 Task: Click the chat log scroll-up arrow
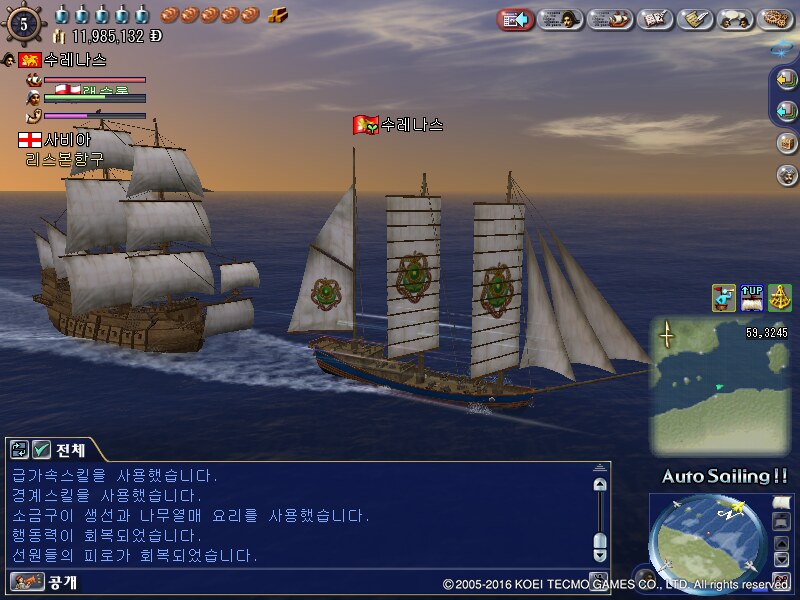(x=599, y=484)
